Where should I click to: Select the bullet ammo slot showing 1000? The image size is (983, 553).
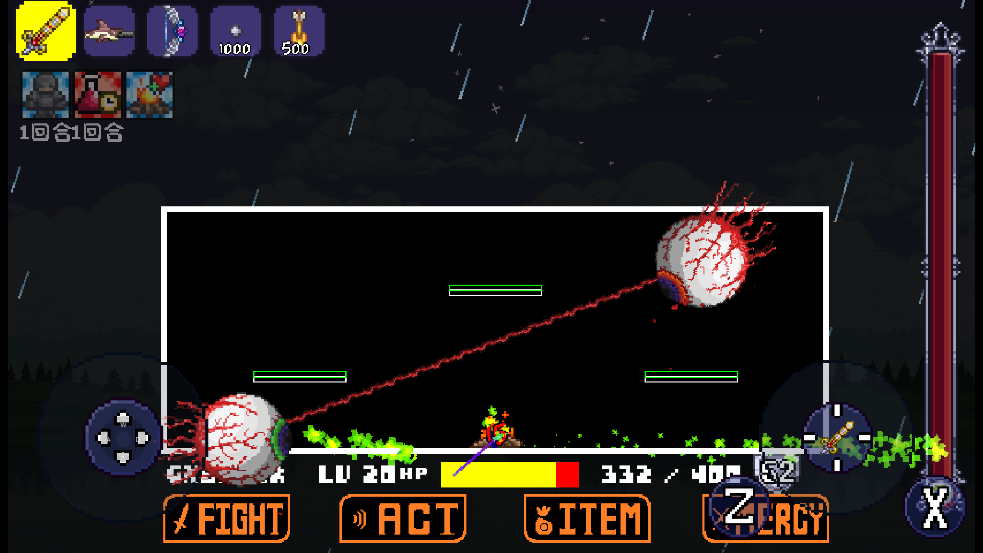coord(234,31)
